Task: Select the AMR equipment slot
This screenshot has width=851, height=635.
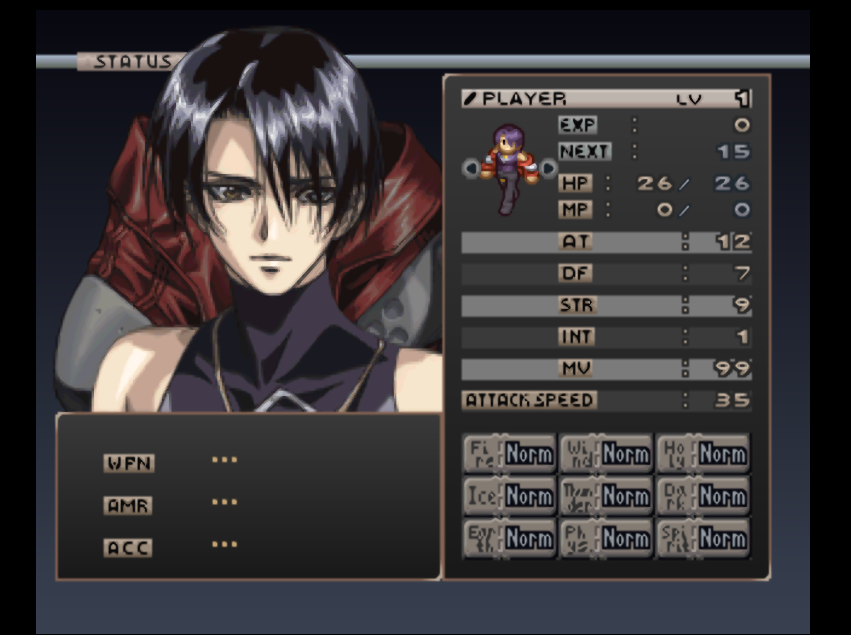Action: click(129, 505)
